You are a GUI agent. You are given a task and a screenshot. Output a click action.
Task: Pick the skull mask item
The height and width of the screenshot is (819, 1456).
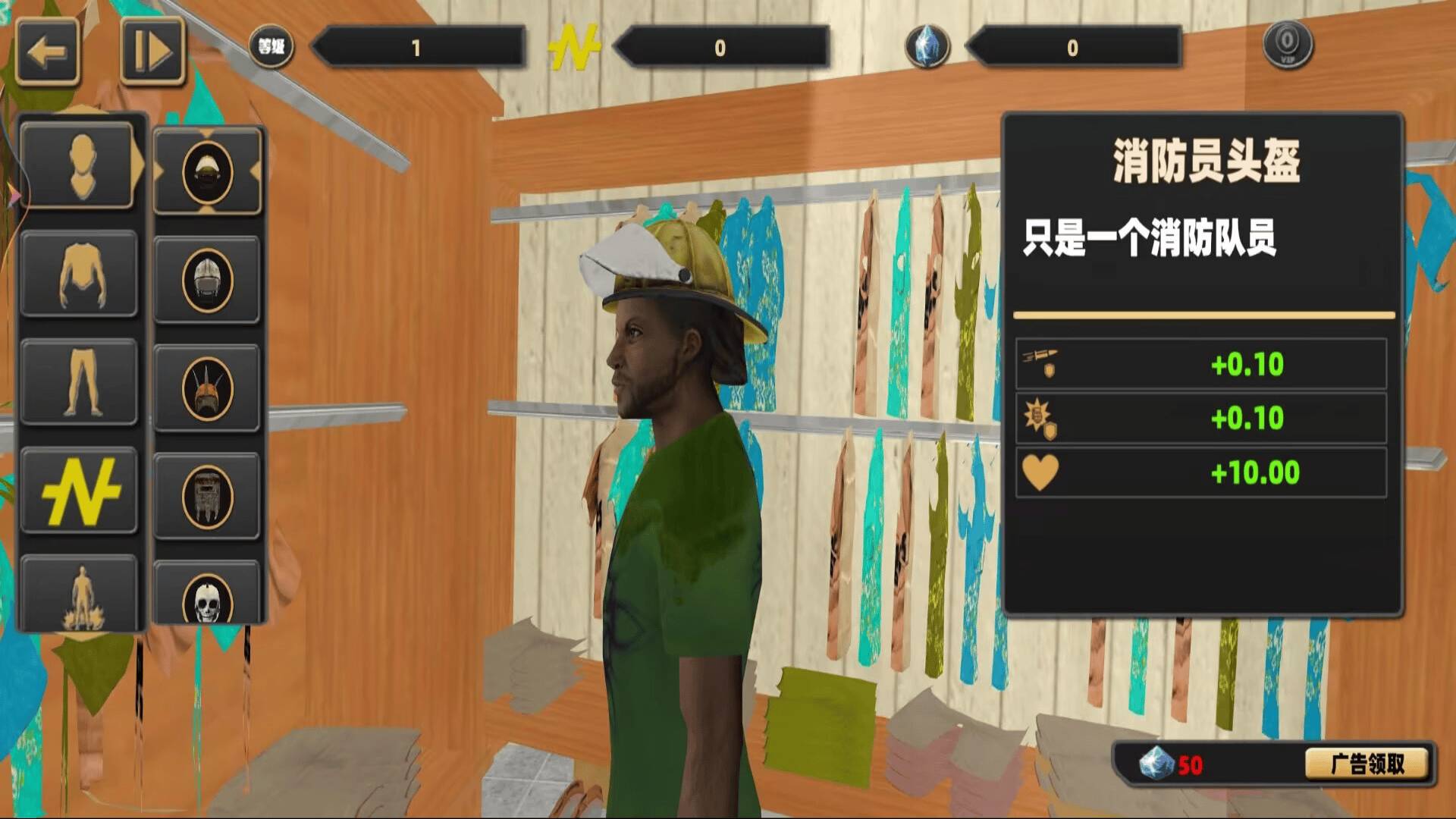(x=209, y=601)
